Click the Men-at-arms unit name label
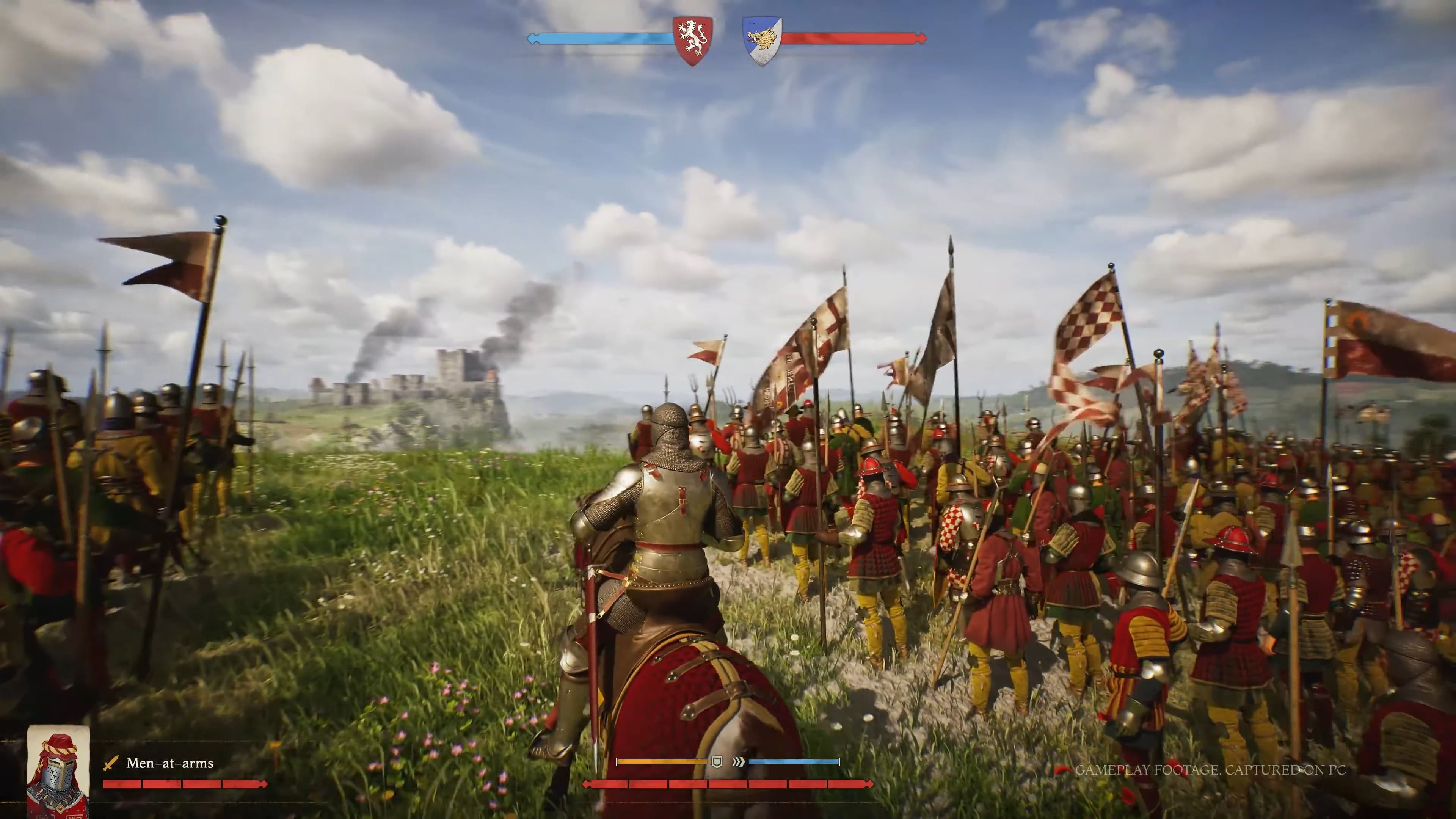Image resolution: width=1456 pixels, height=819 pixels. tap(169, 763)
